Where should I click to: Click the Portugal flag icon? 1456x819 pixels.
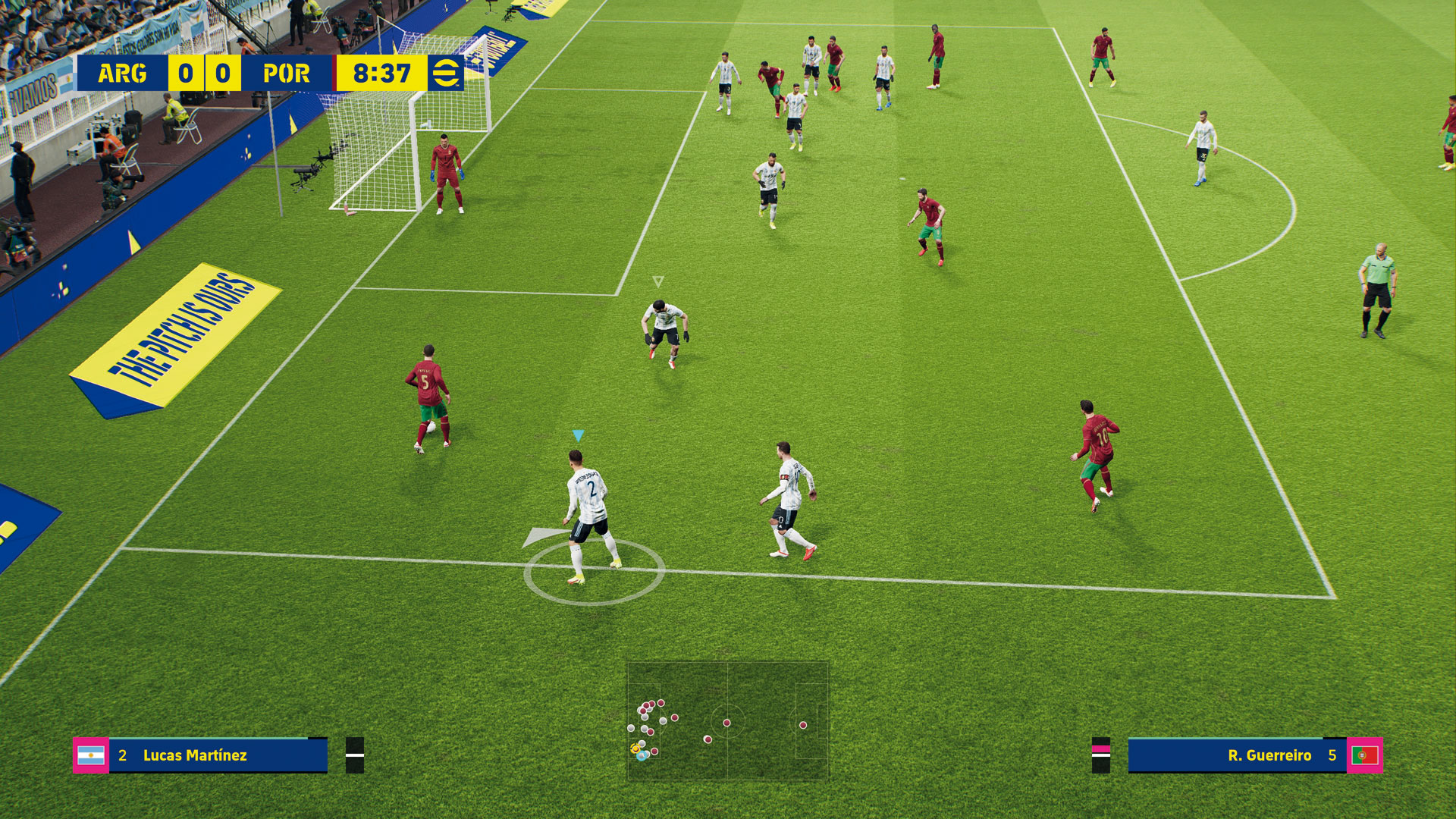(1364, 755)
